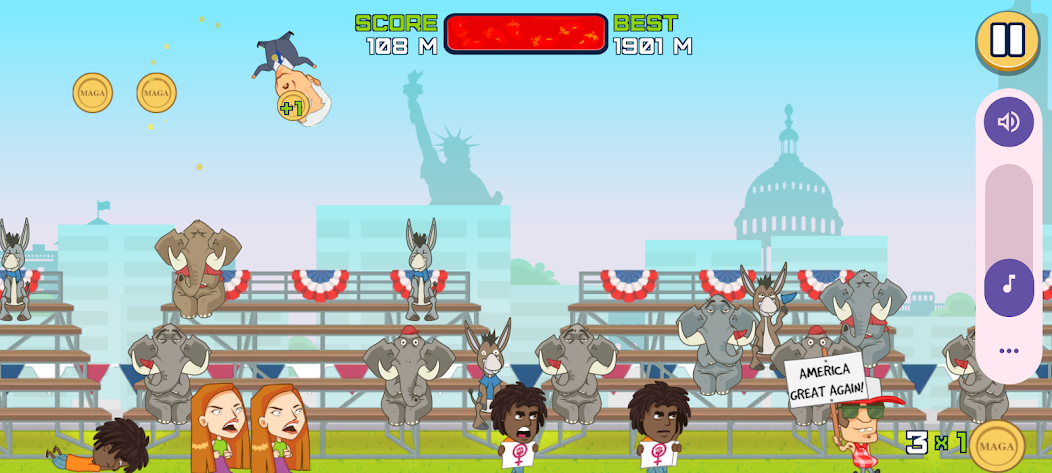The width and height of the screenshot is (1052, 473).
Task: Pause the game with the yellow button
Action: 1007,40
